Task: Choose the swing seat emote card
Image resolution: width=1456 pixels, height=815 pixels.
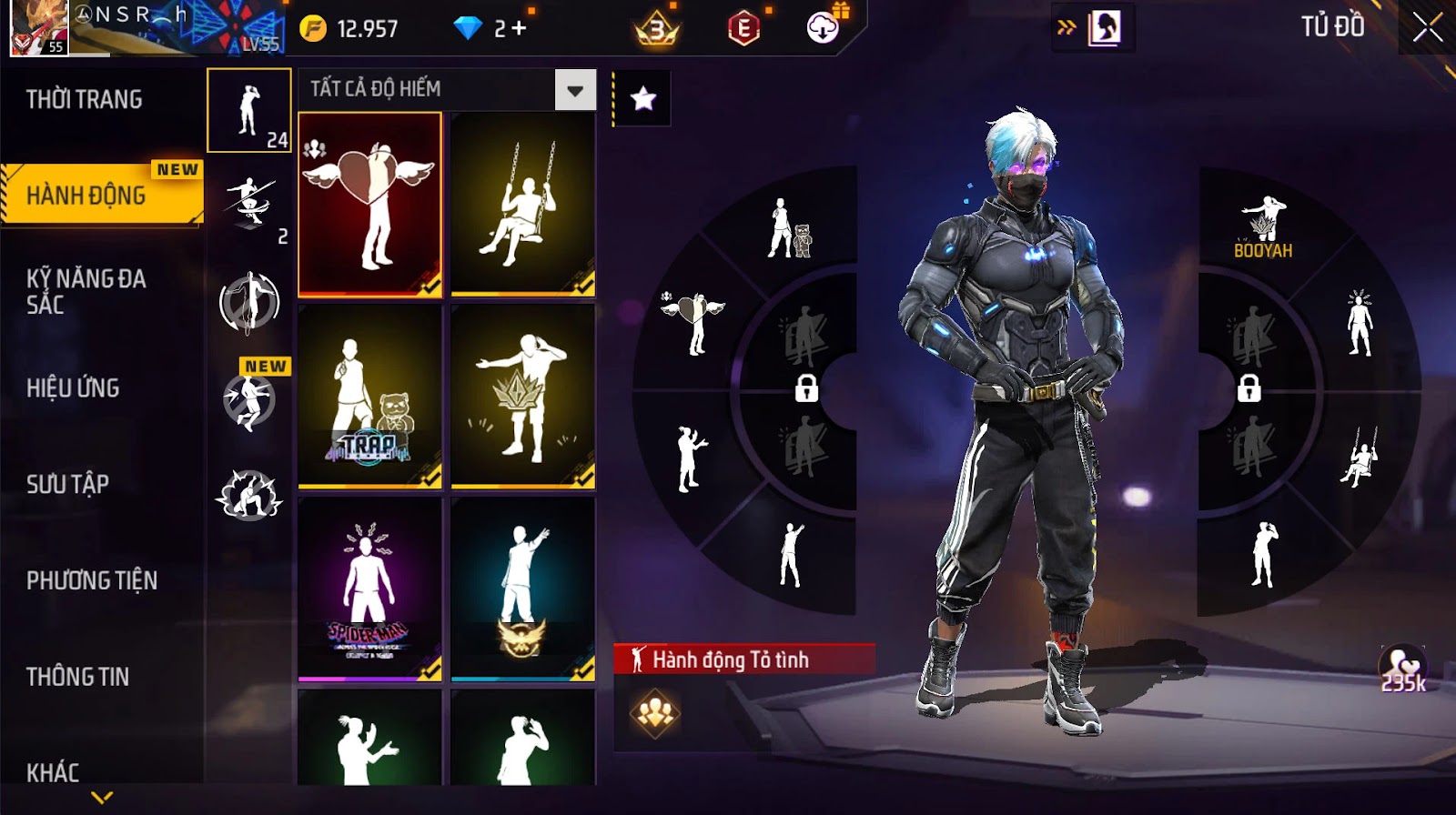Action: [522, 204]
